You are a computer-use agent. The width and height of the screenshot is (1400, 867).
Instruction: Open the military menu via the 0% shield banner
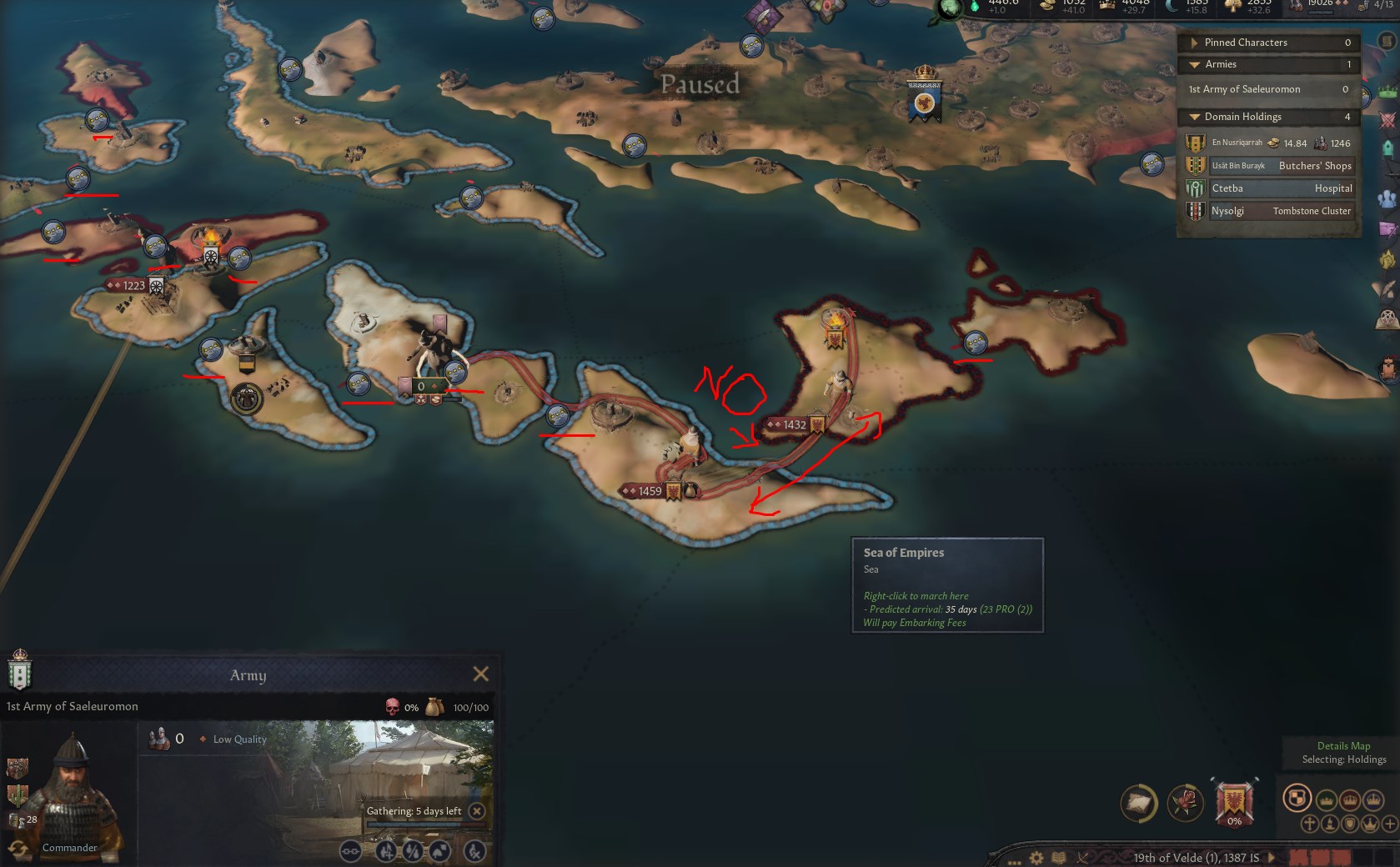click(1234, 803)
